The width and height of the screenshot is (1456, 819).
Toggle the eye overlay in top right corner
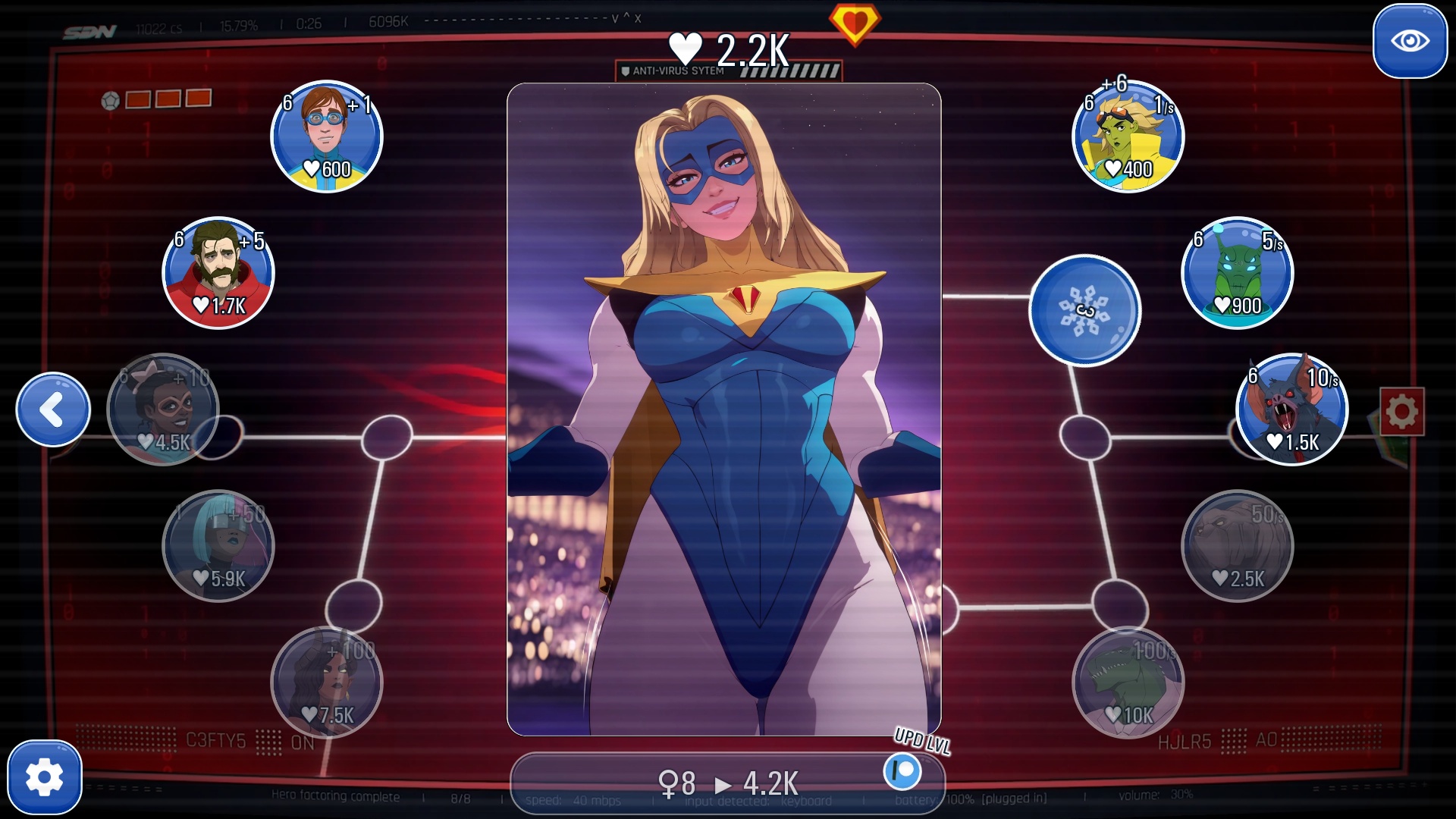click(1411, 39)
